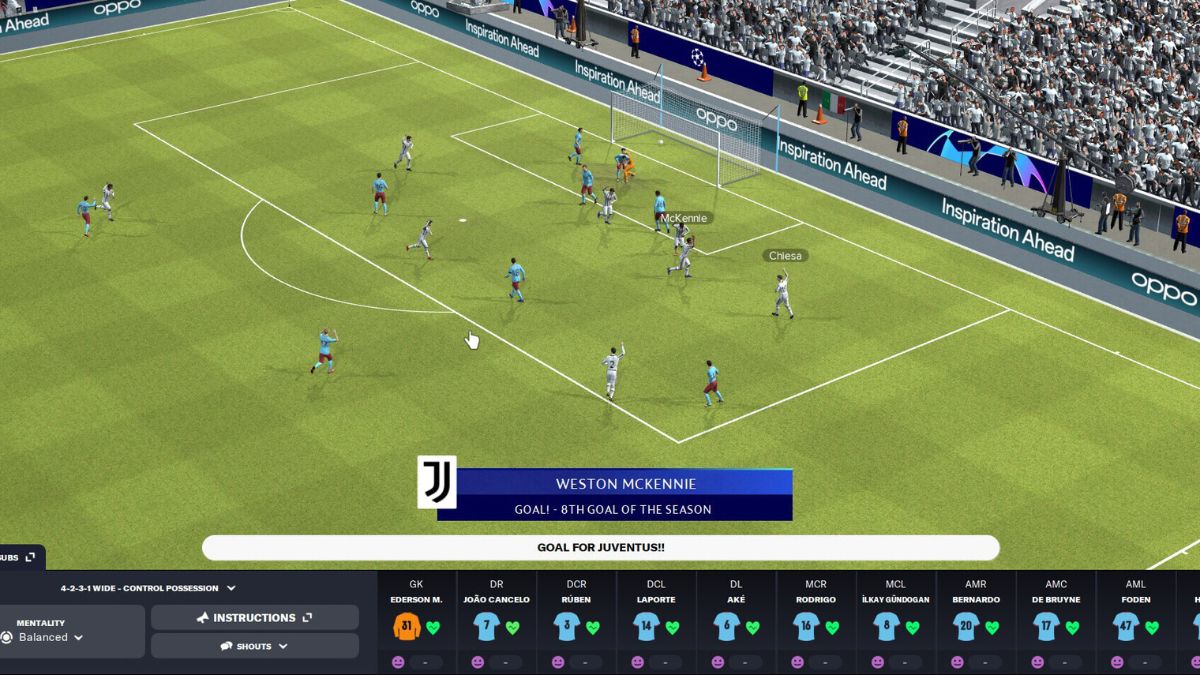Screen dimensions: 1200x675
Task: Expand the Shouts dropdown
Action: click(x=254, y=646)
